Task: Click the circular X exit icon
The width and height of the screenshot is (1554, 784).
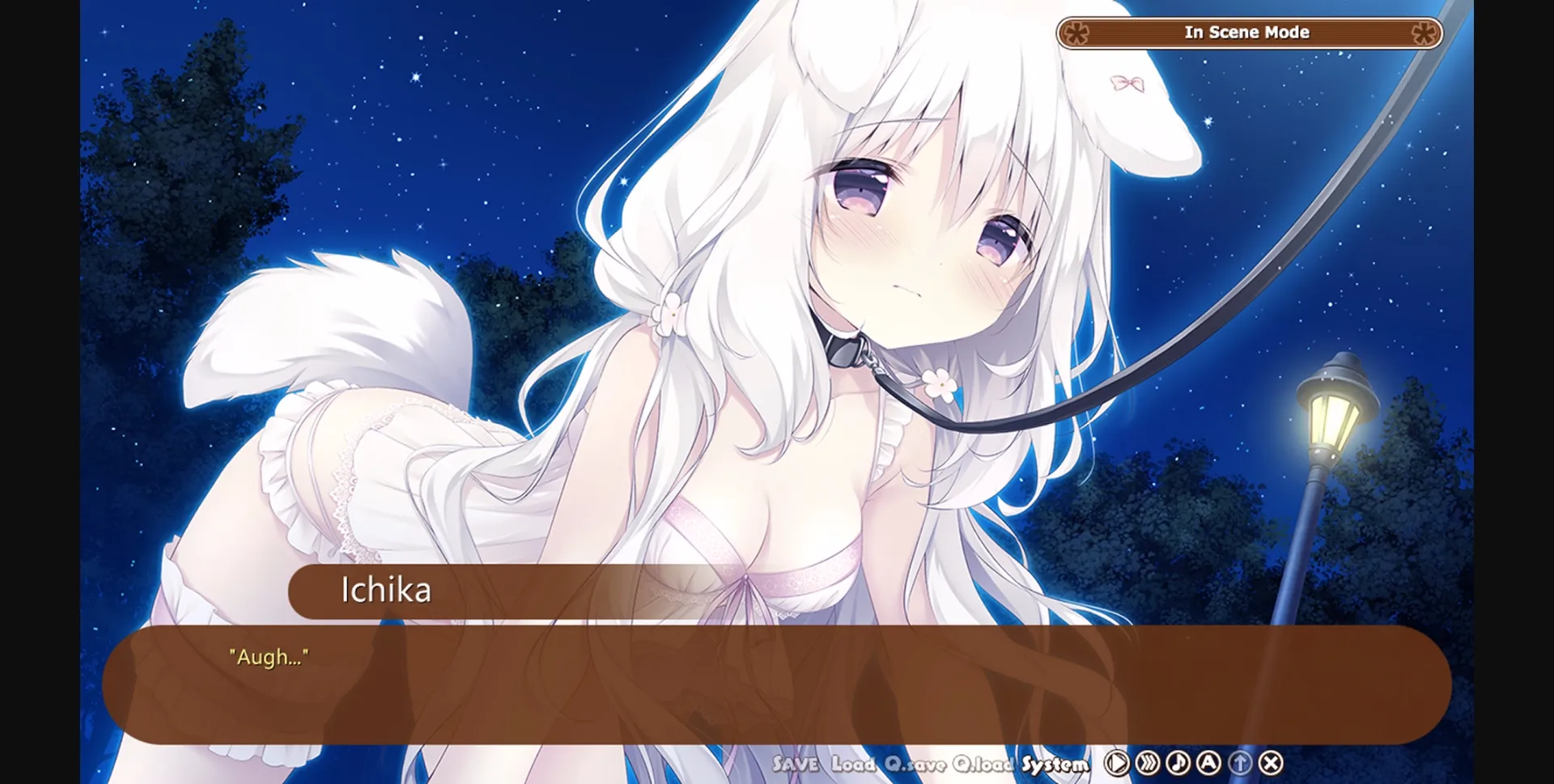Action: click(1270, 762)
